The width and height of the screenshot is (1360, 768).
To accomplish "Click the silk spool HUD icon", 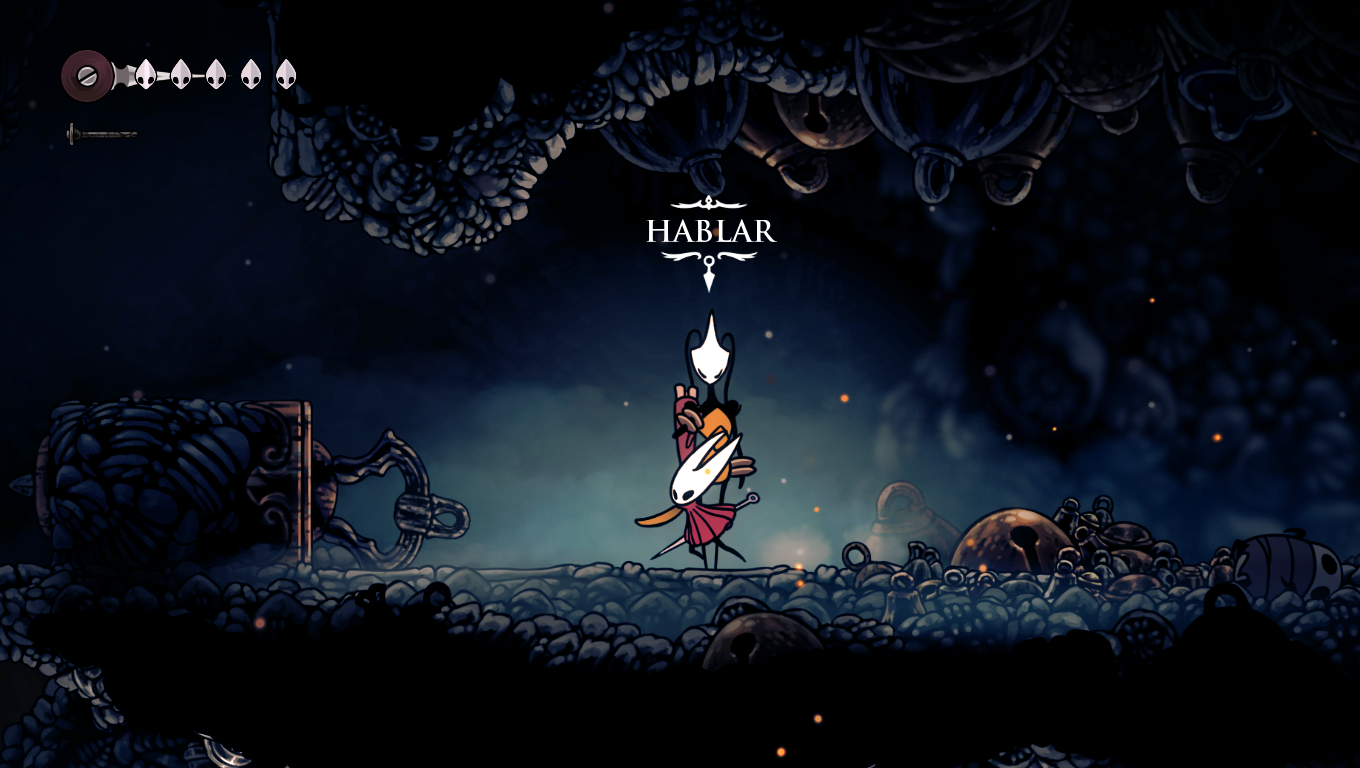I will pyautogui.click(x=87, y=76).
